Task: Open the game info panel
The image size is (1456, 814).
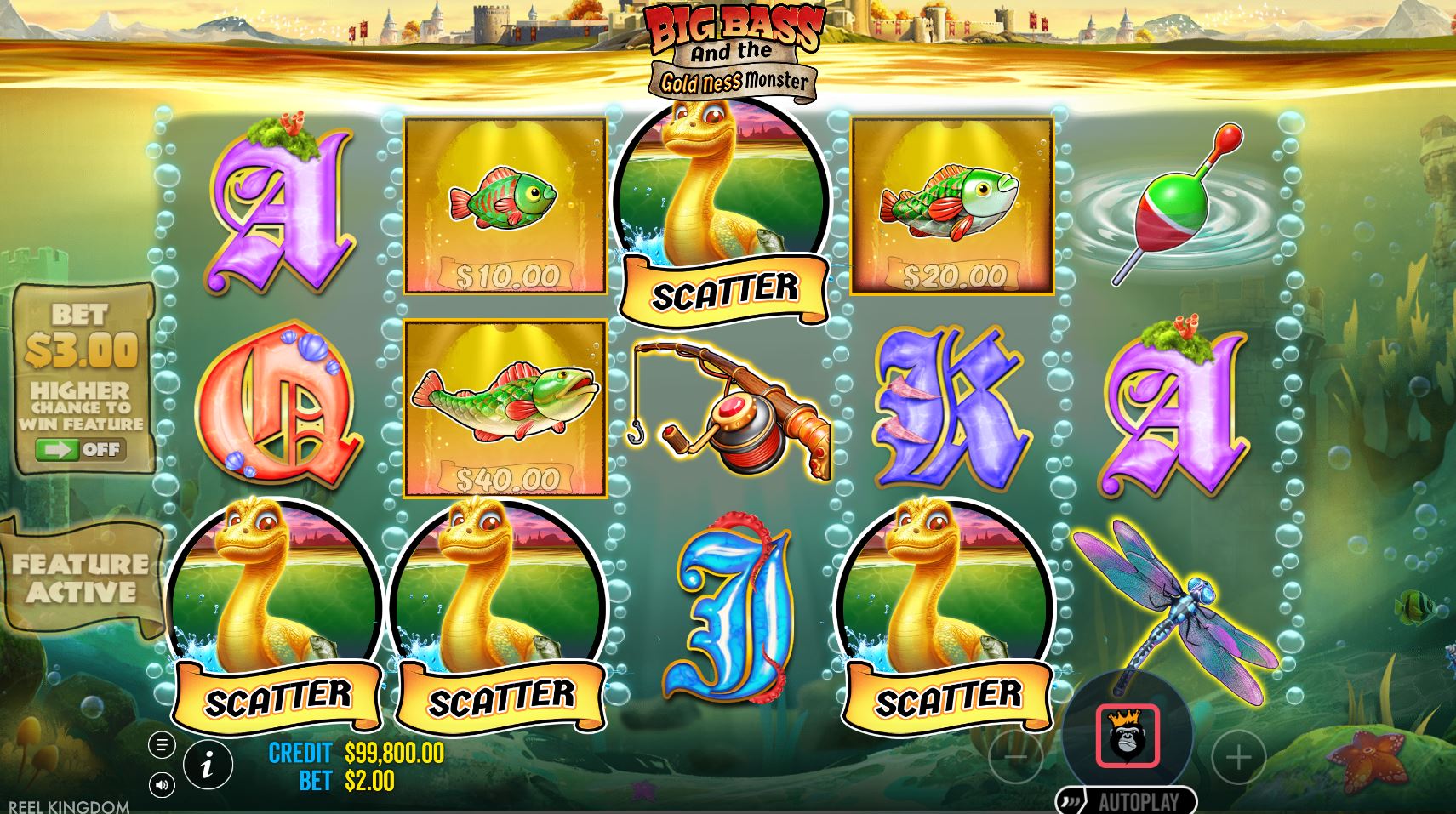Action: [210, 765]
